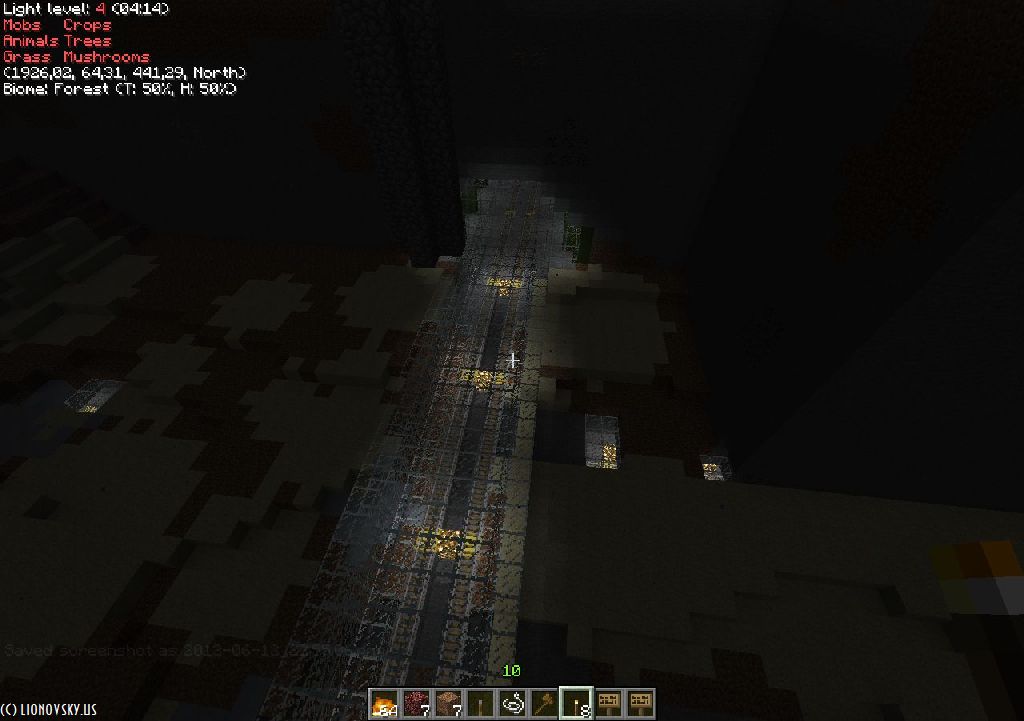Select the highlighted torch slot with 8
Viewport: 1024px width, 721px height.
pyautogui.click(x=576, y=703)
